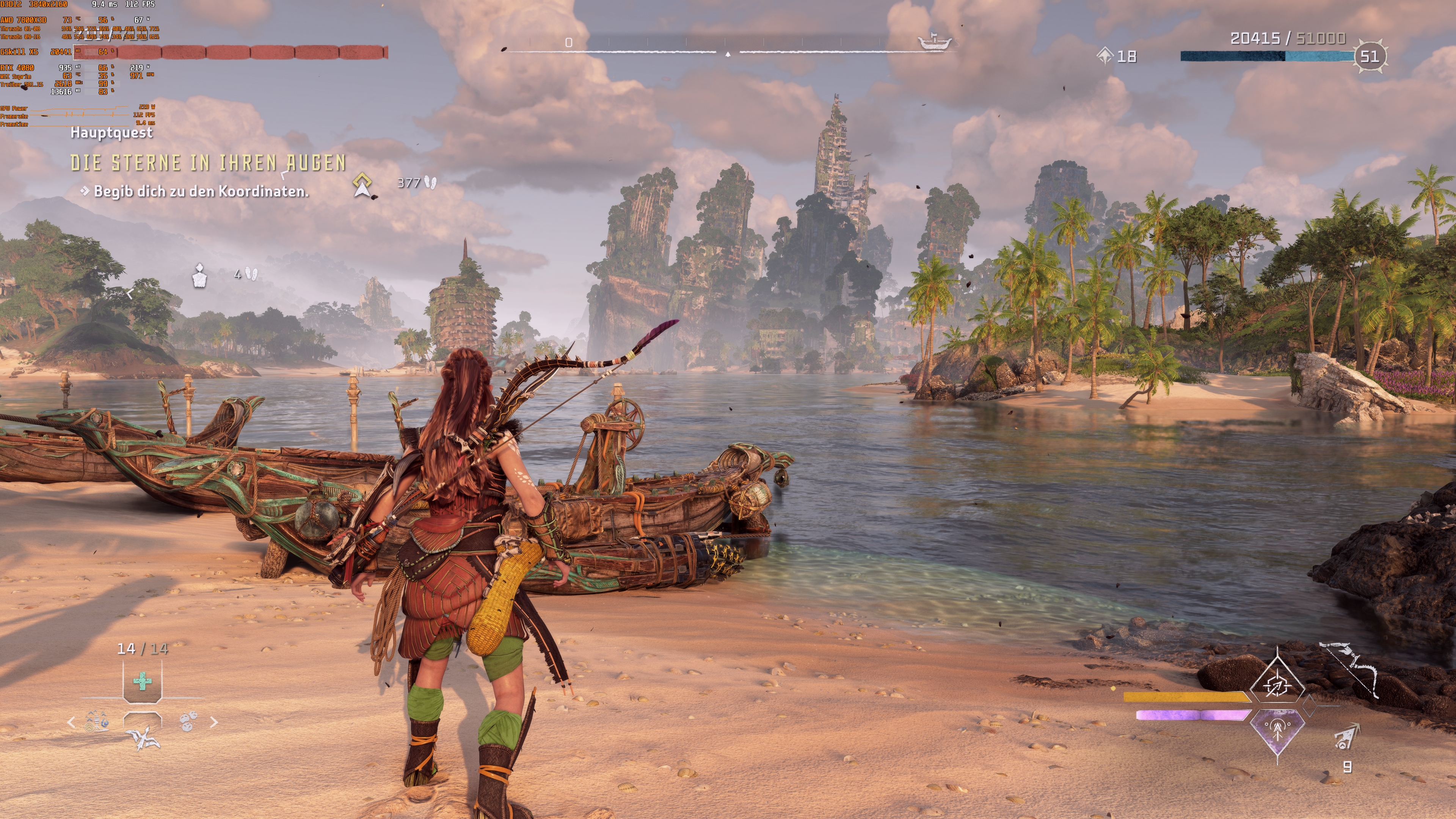Open the skill points diamond icon
The height and width of the screenshot is (819, 1456).
click(x=1105, y=56)
